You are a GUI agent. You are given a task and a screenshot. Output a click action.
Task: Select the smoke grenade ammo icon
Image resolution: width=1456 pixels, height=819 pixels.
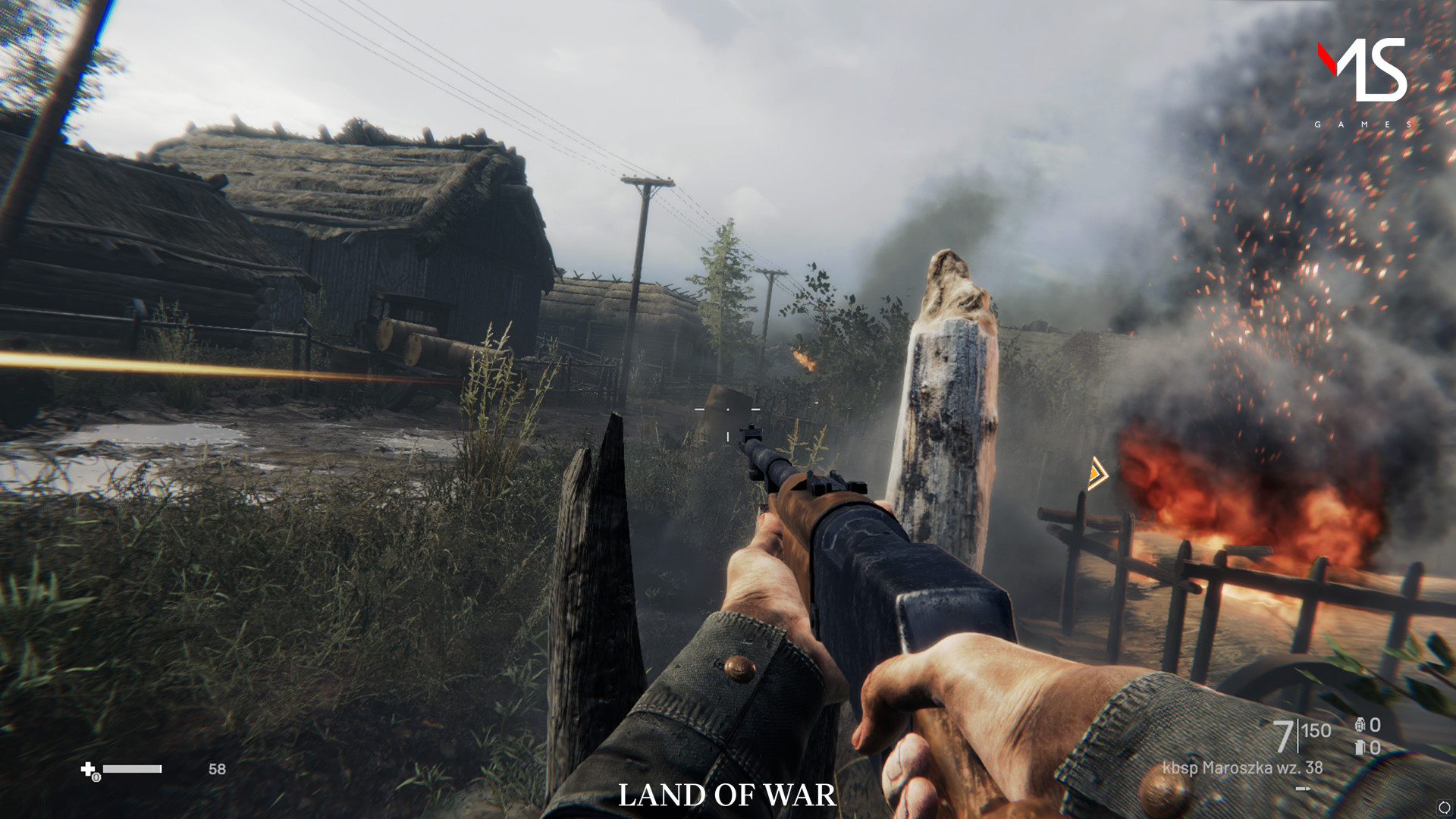coord(1360,748)
